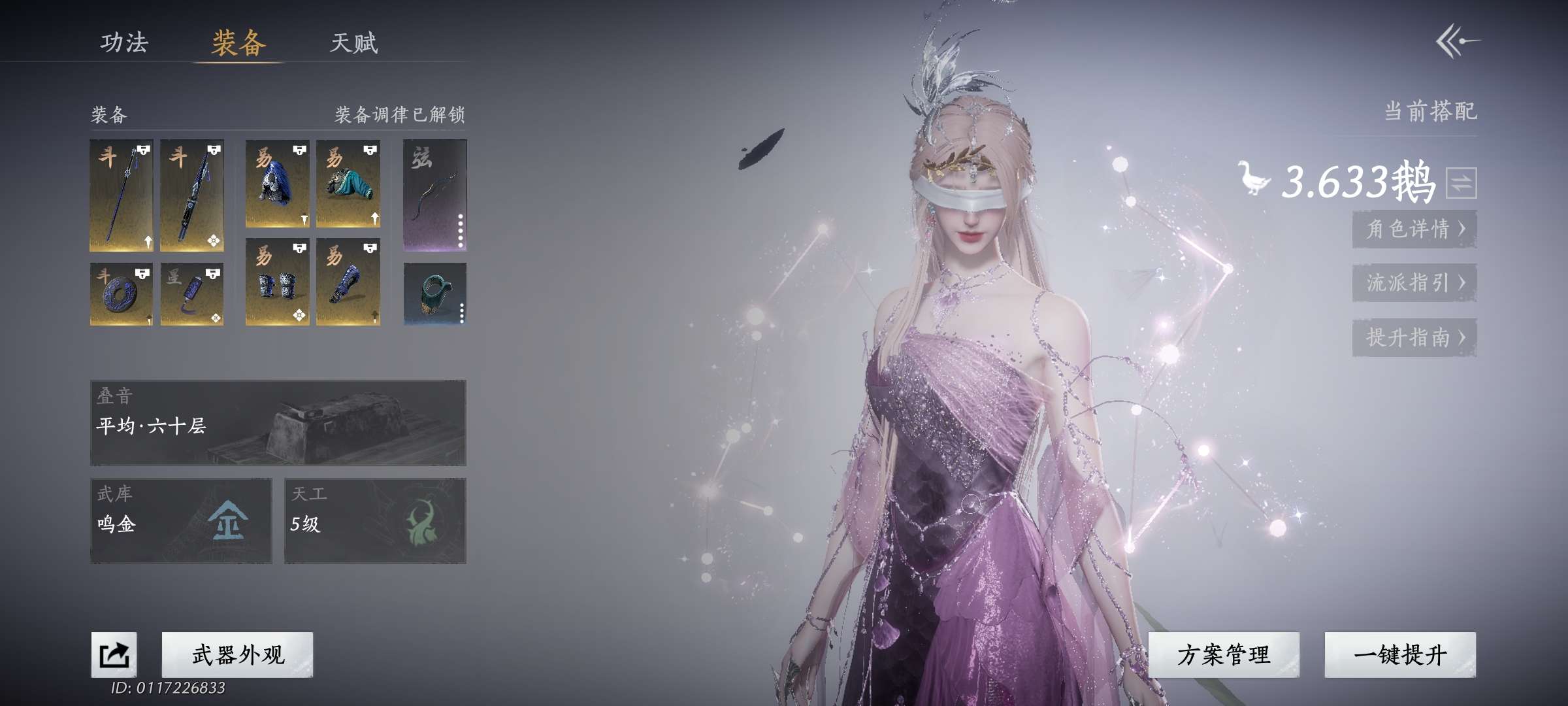The image size is (1568, 706).
Task: Pick the blue jade disc slot
Action: coord(121,294)
